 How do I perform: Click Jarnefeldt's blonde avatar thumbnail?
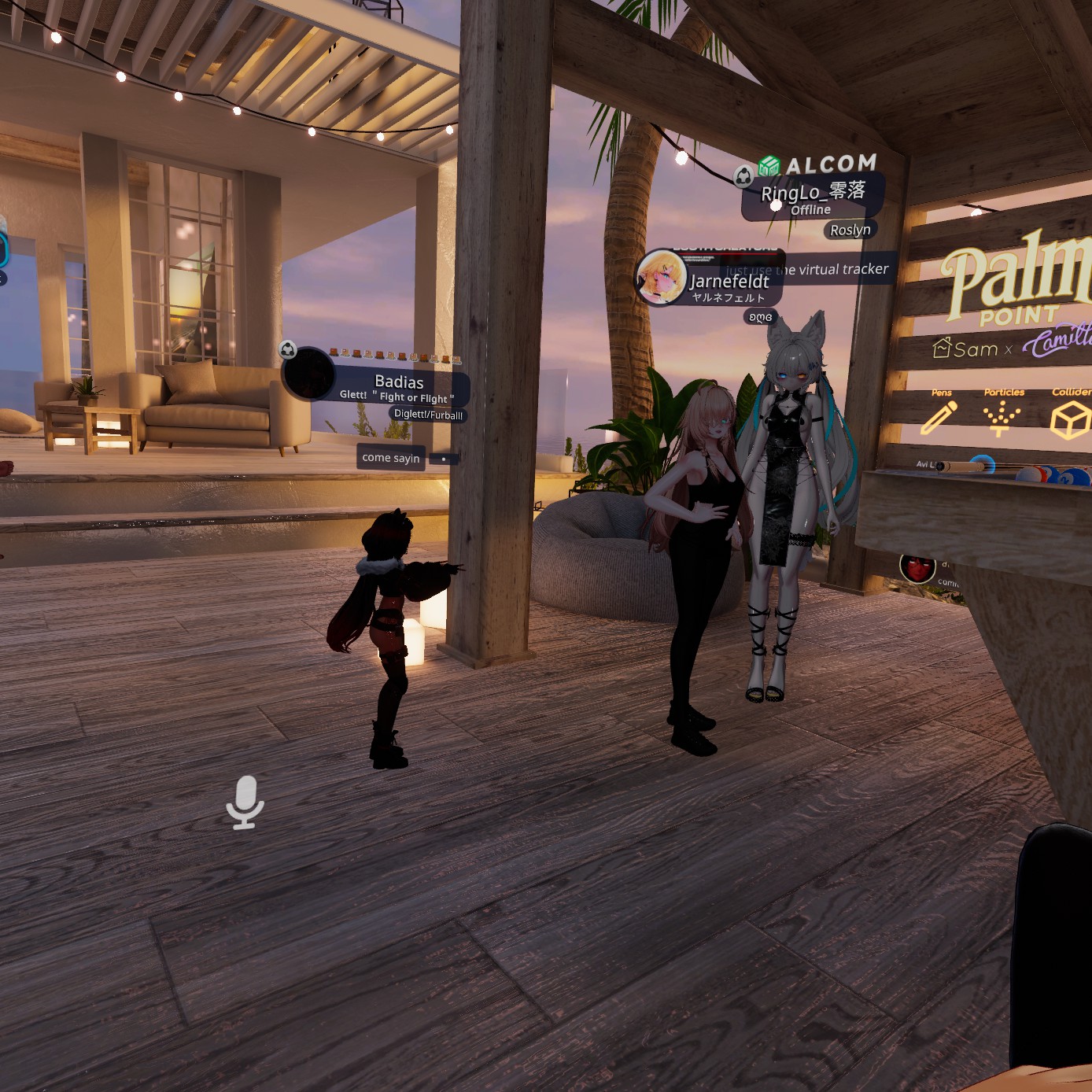[x=661, y=278]
